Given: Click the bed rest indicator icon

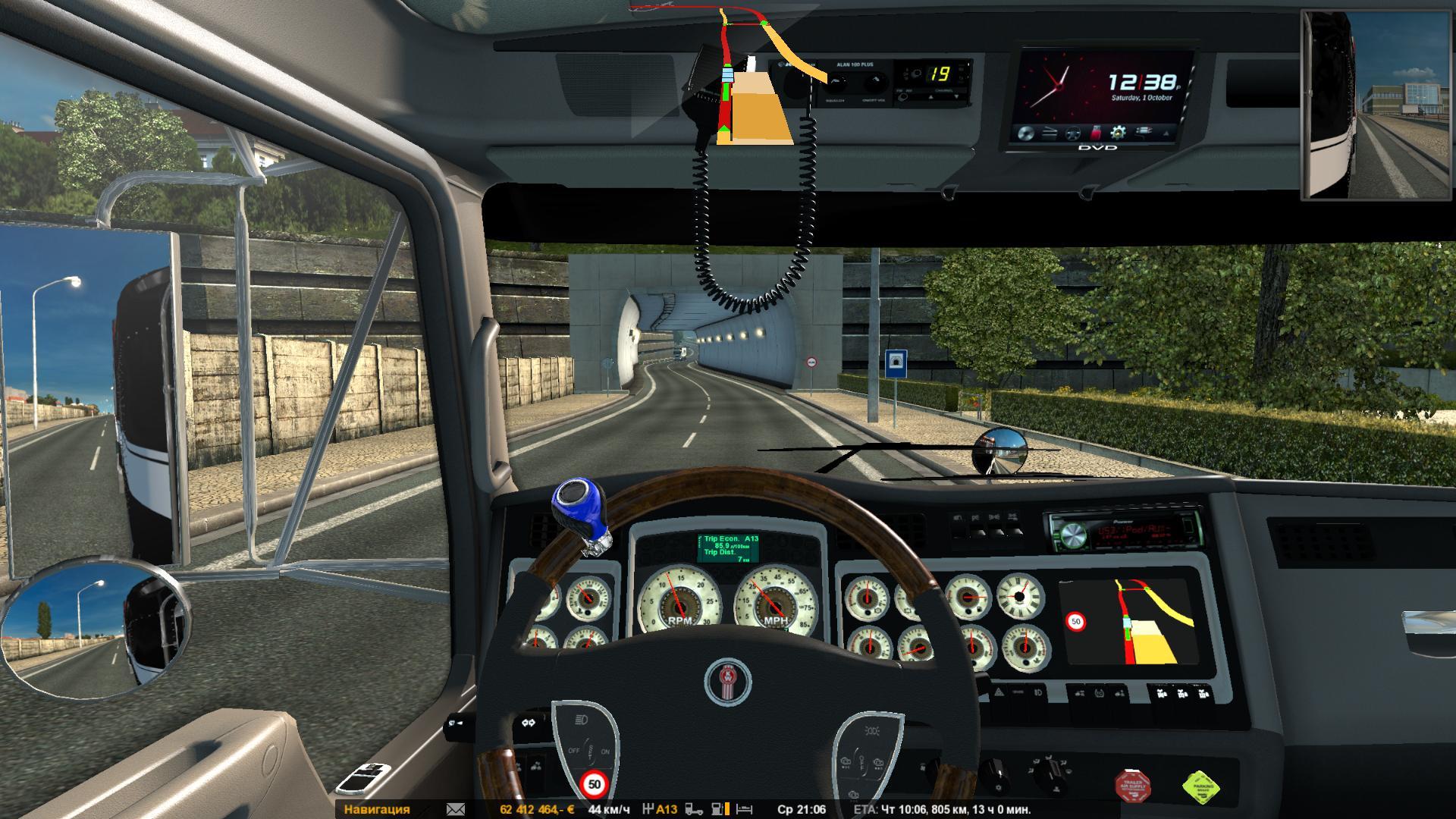Looking at the screenshot, I should point(745,809).
